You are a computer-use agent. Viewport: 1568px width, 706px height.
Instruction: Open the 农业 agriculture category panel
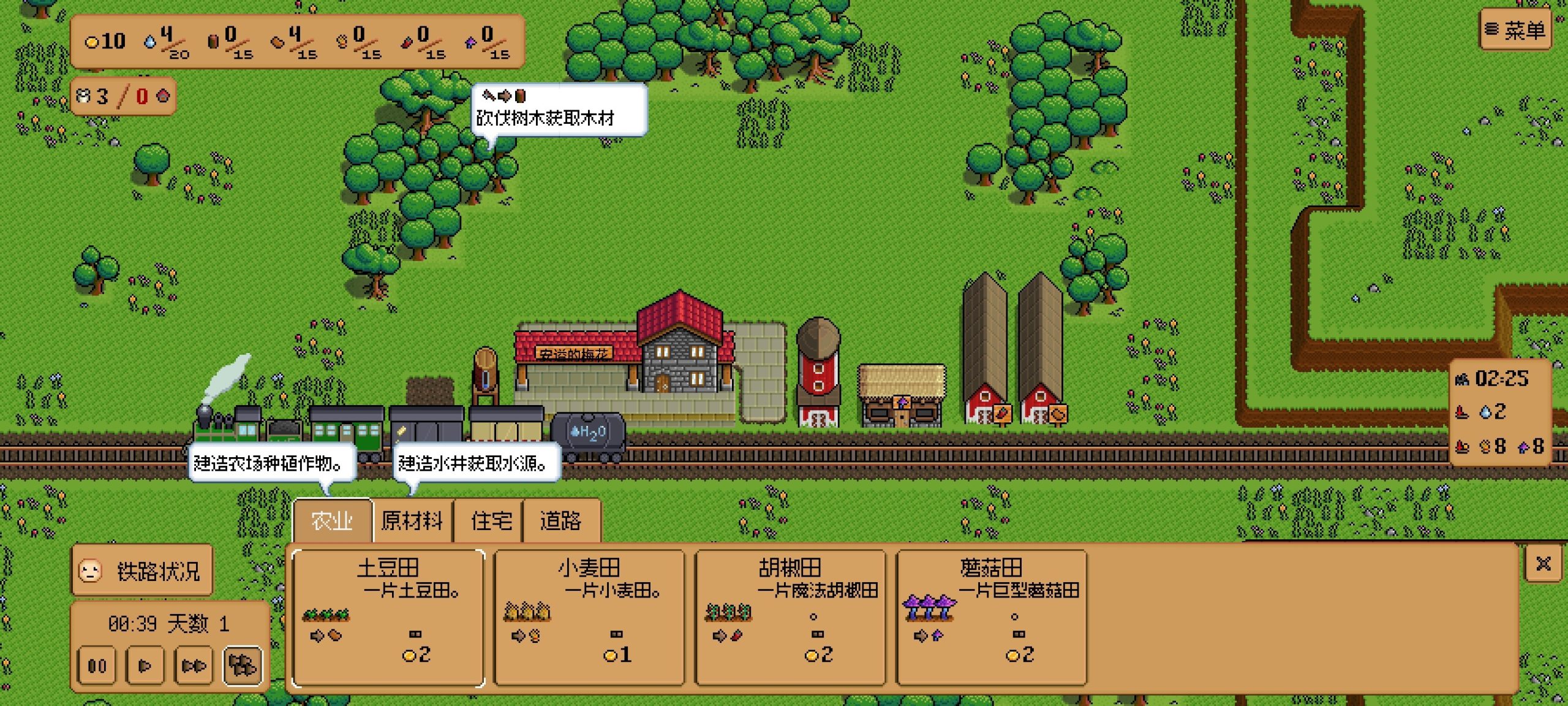(x=333, y=520)
